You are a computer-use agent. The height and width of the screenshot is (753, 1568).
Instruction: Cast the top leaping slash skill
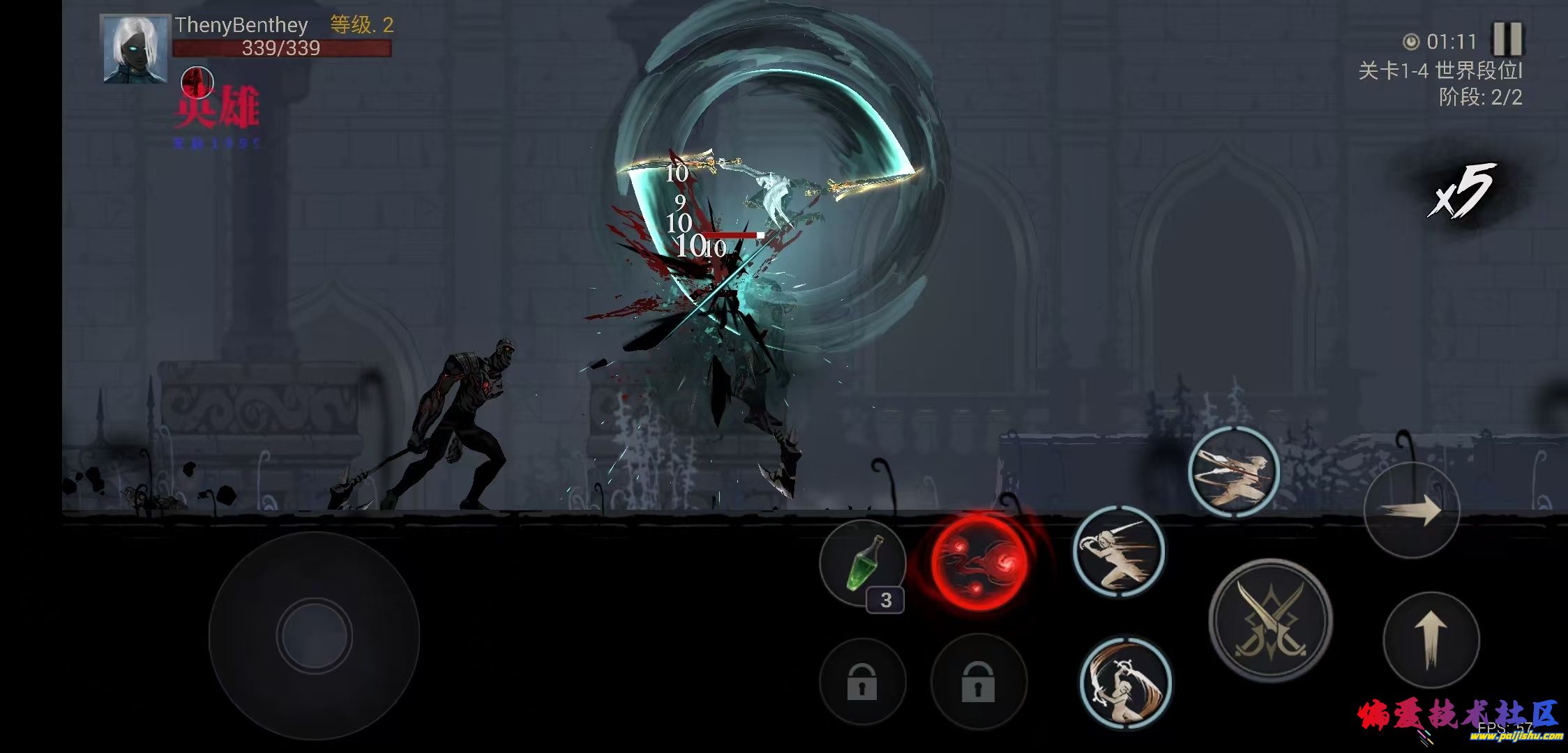tap(1233, 471)
